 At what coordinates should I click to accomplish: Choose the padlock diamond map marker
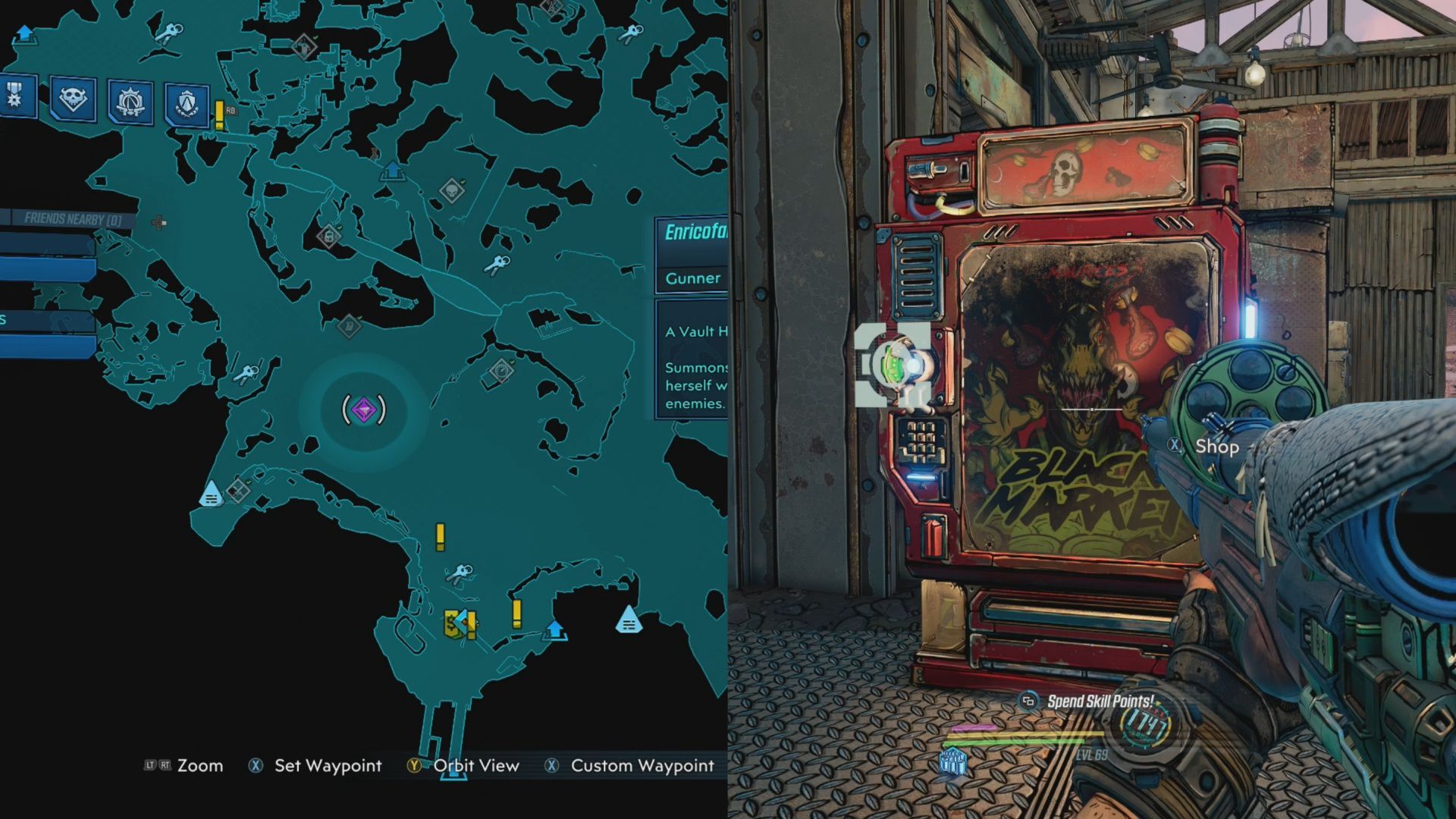(x=329, y=236)
